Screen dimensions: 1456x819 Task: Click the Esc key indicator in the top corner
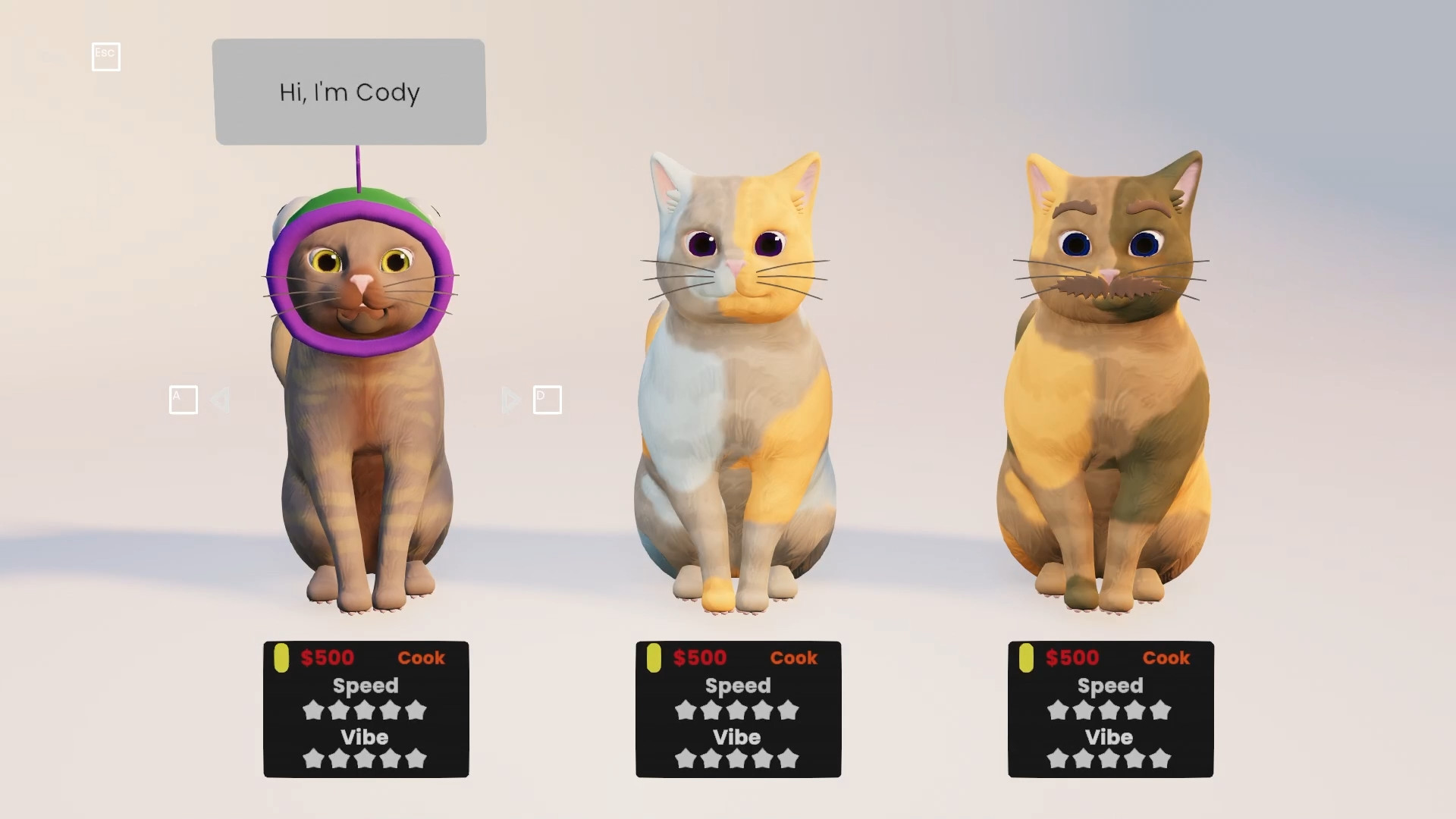105,56
